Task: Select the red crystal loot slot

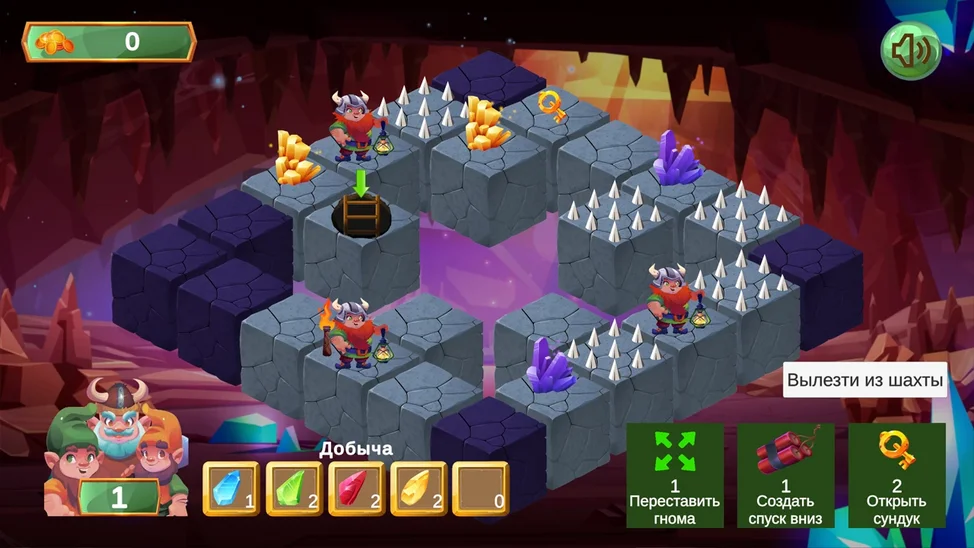Action: (x=357, y=488)
